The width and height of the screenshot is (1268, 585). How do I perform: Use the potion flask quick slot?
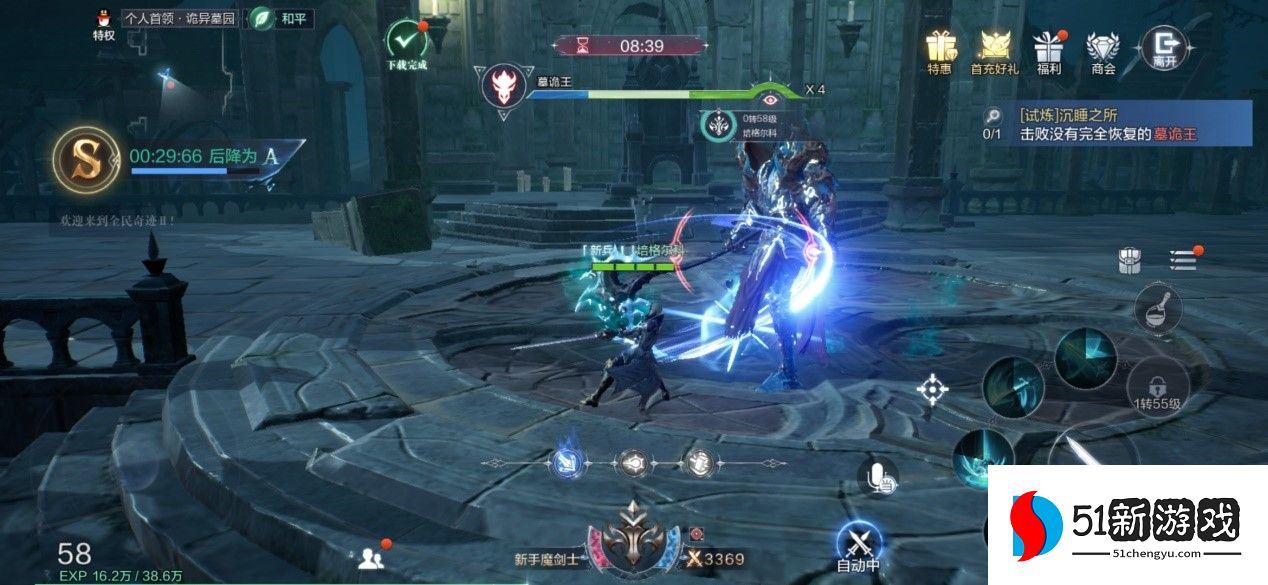tap(1158, 306)
